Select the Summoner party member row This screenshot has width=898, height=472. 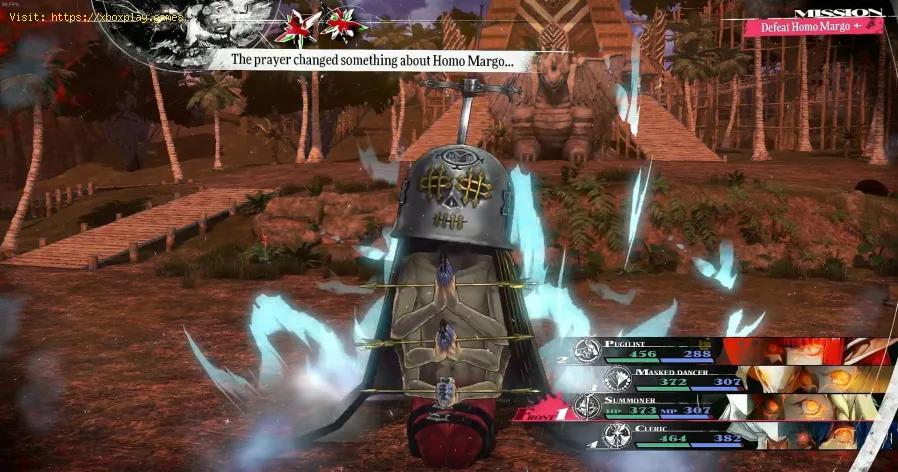click(x=700, y=407)
